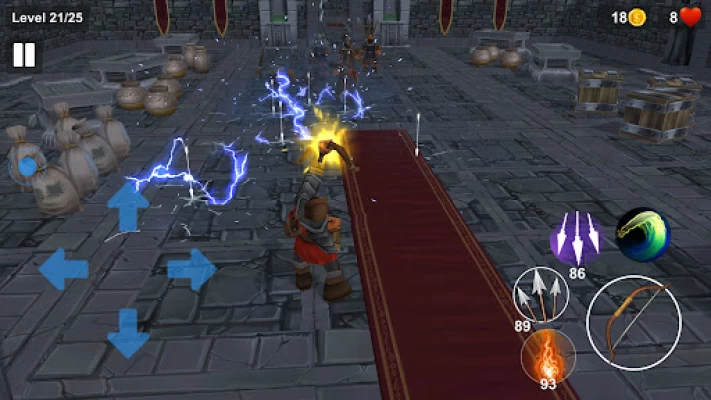This screenshot has width=711, height=400.
Task: Use the green dragon ability
Action: [642, 234]
